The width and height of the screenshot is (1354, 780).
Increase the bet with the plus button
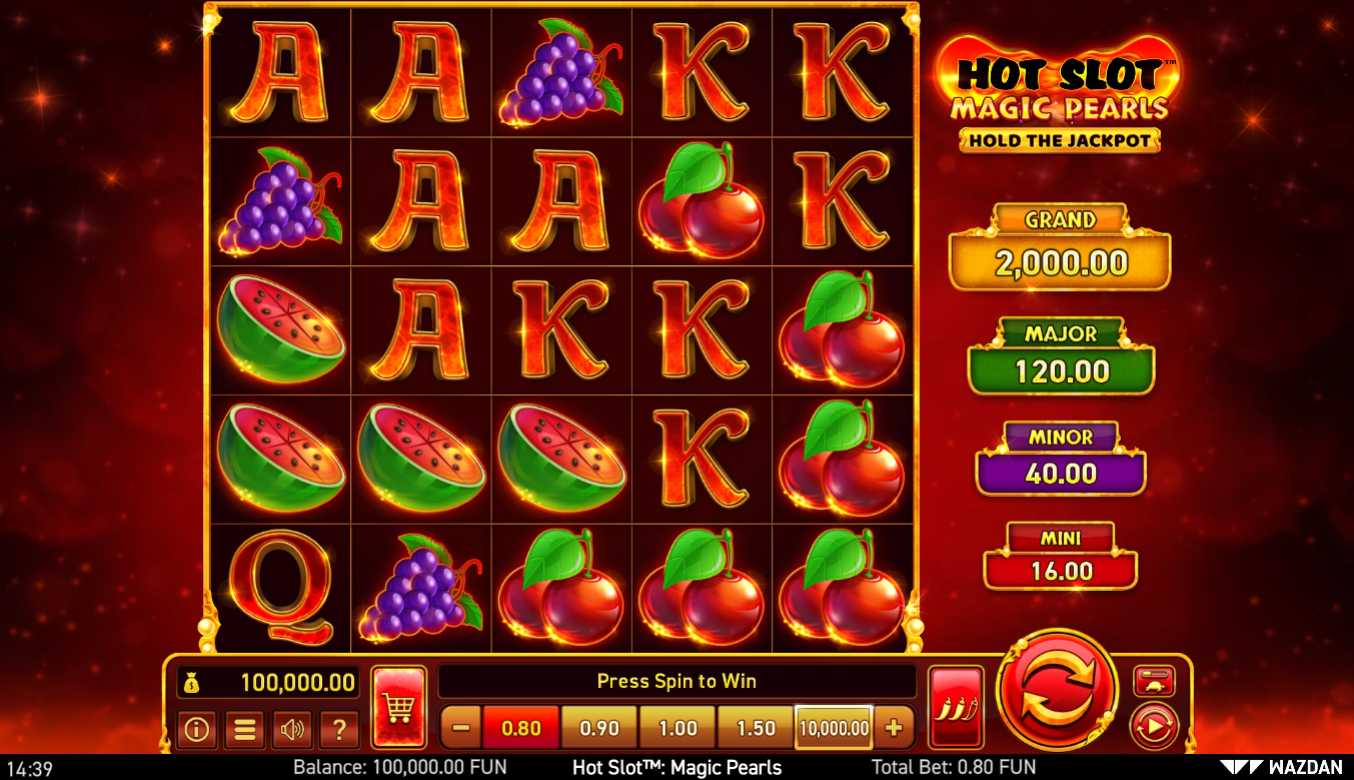point(893,728)
